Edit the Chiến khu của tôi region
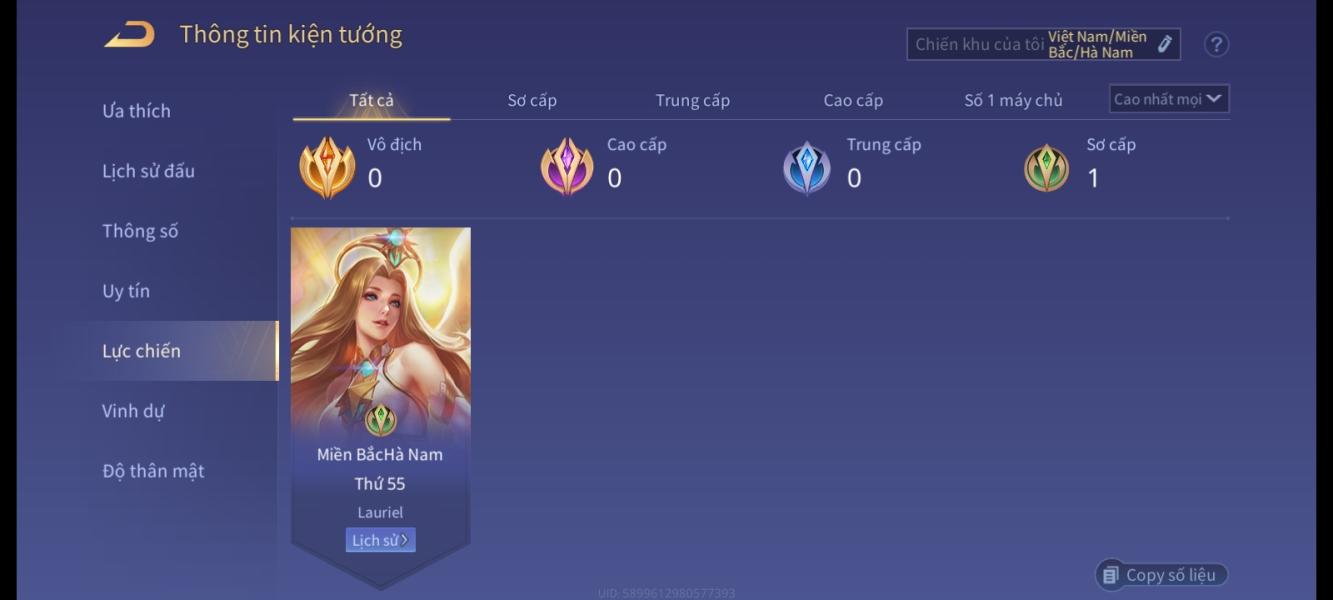 click(x=1164, y=44)
